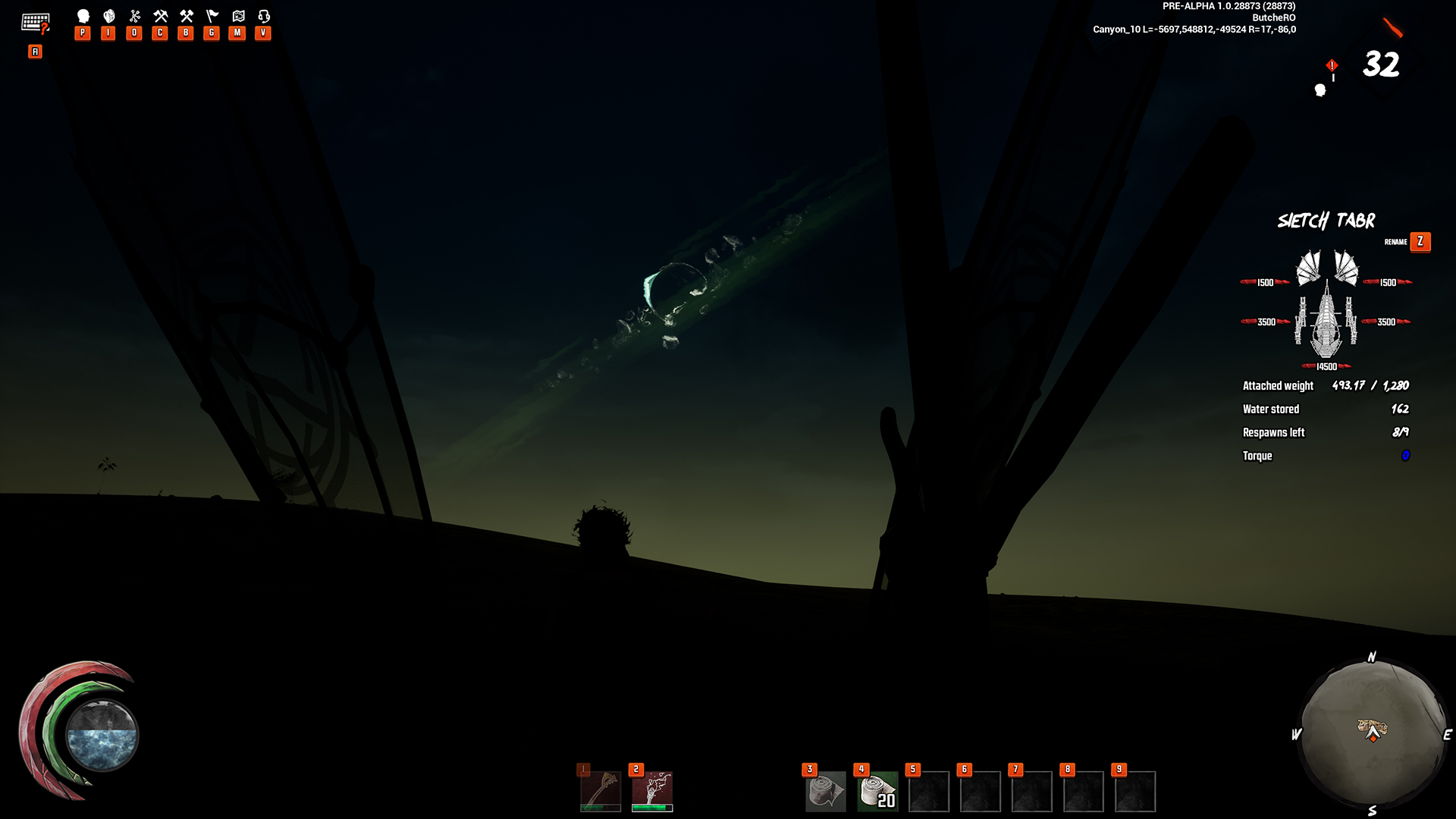1456x819 pixels.
Task: Open the flag guild icon
Action: (x=212, y=16)
